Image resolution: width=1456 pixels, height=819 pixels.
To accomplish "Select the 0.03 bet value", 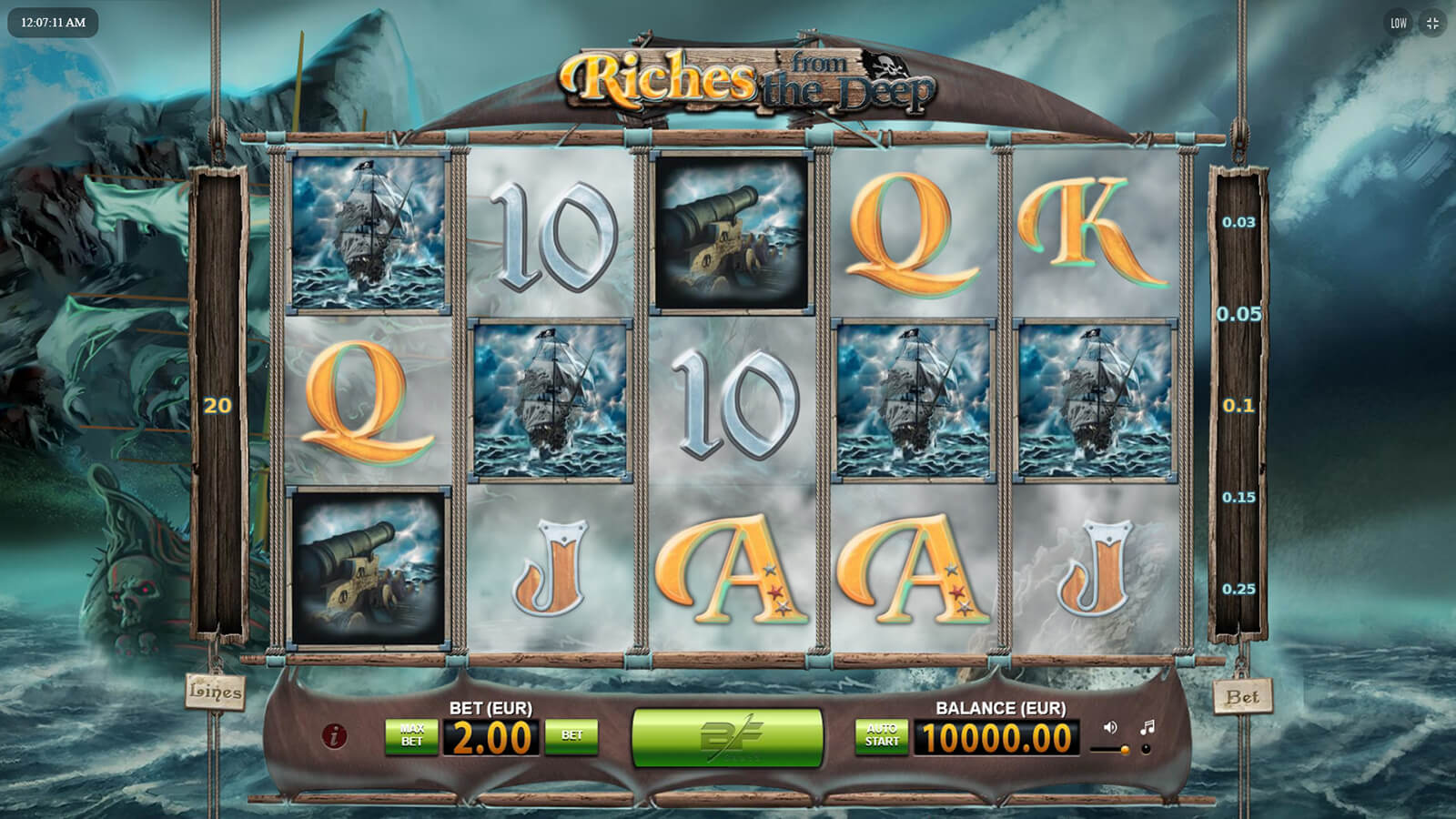I will pyautogui.click(x=1239, y=222).
